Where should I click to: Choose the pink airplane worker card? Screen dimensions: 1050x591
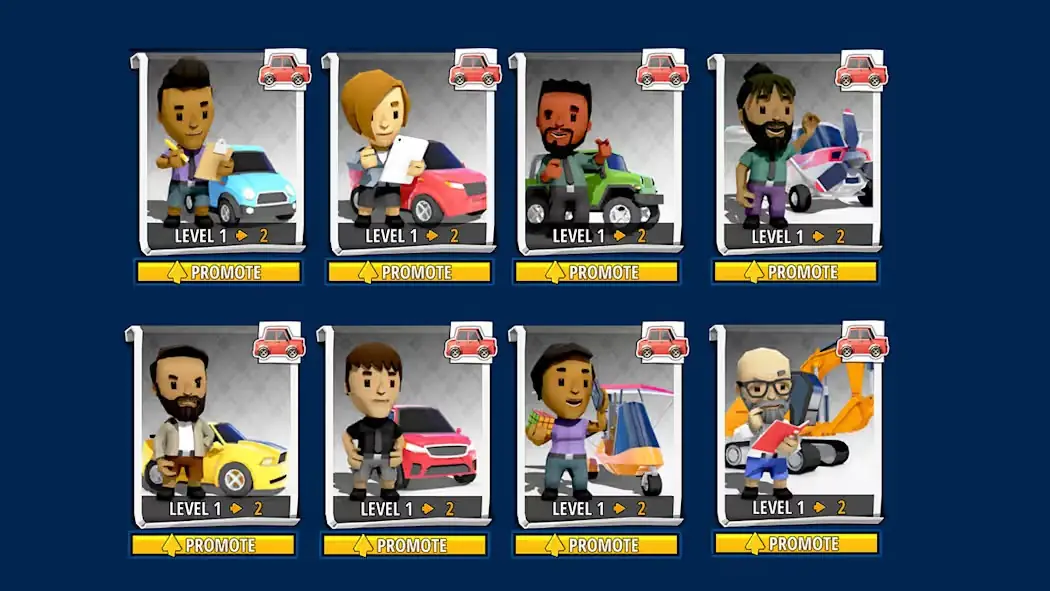click(796, 150)
